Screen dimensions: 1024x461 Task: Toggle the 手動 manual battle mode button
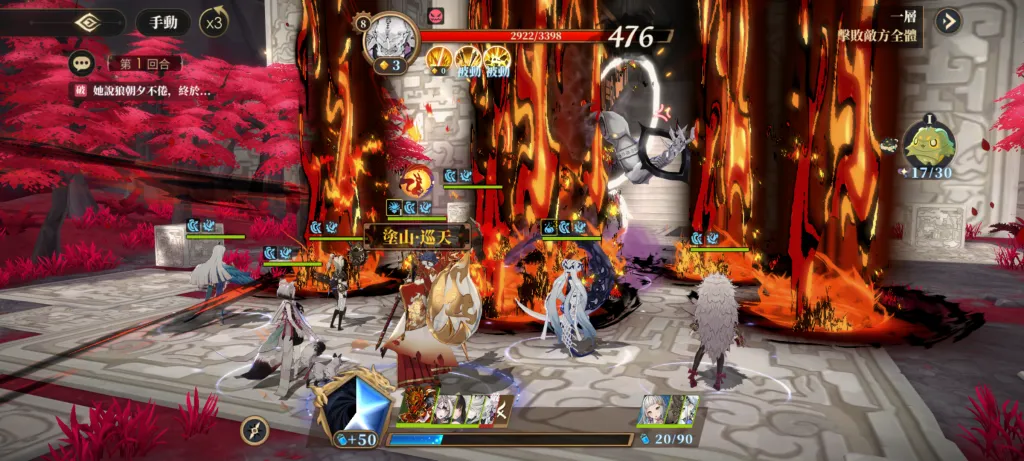[x=162, y=22]
